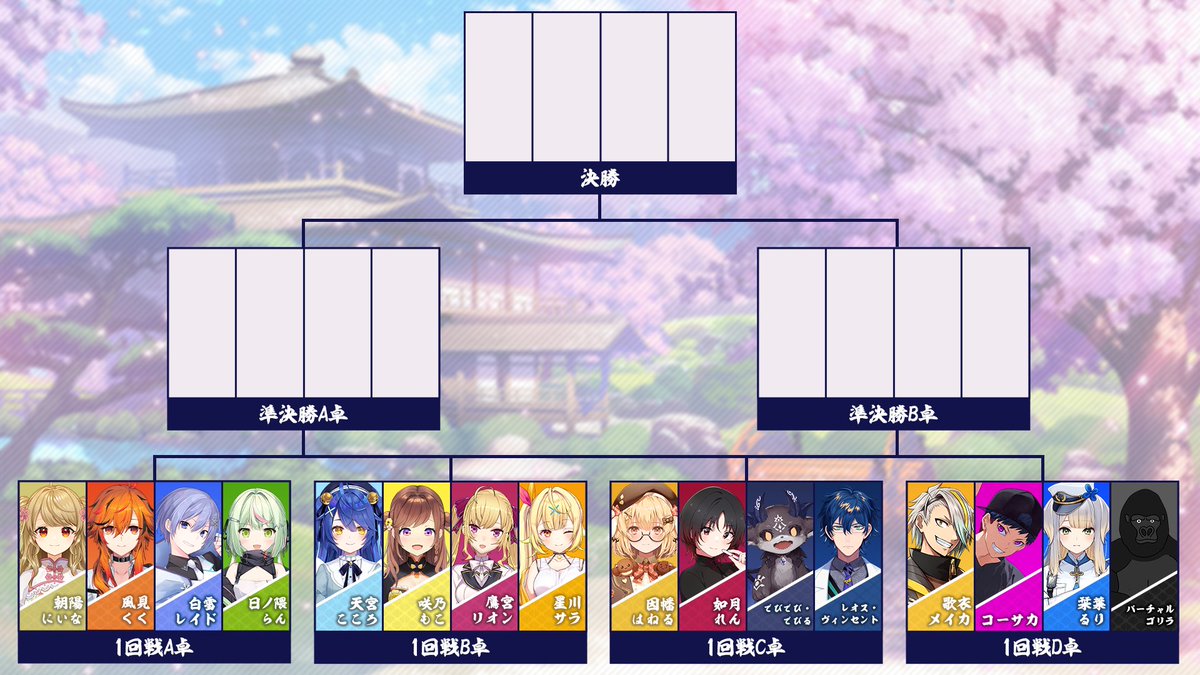The width and height of the screenshot is (1200, 675).
Task: Select green-haired 日ノ隈らん card
Action: click(x=256, y=555)
